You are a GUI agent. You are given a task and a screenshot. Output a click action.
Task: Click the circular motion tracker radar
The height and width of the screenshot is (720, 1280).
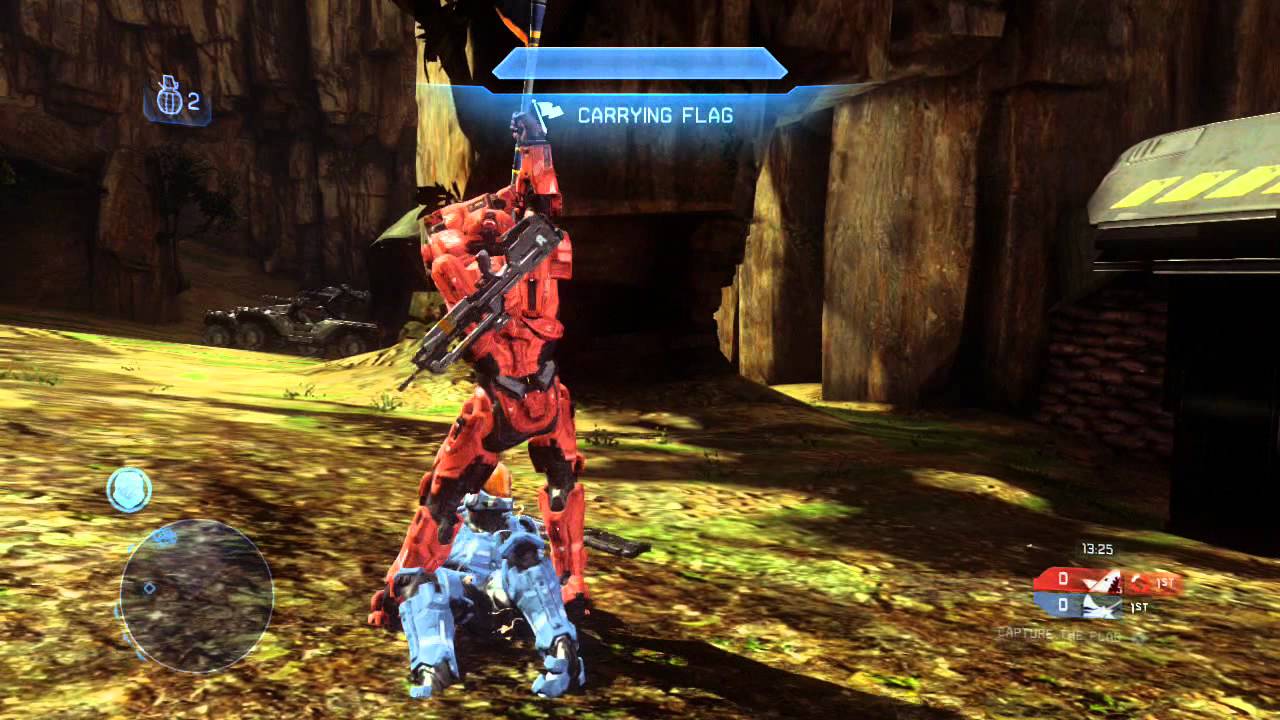tap(196, 594)
